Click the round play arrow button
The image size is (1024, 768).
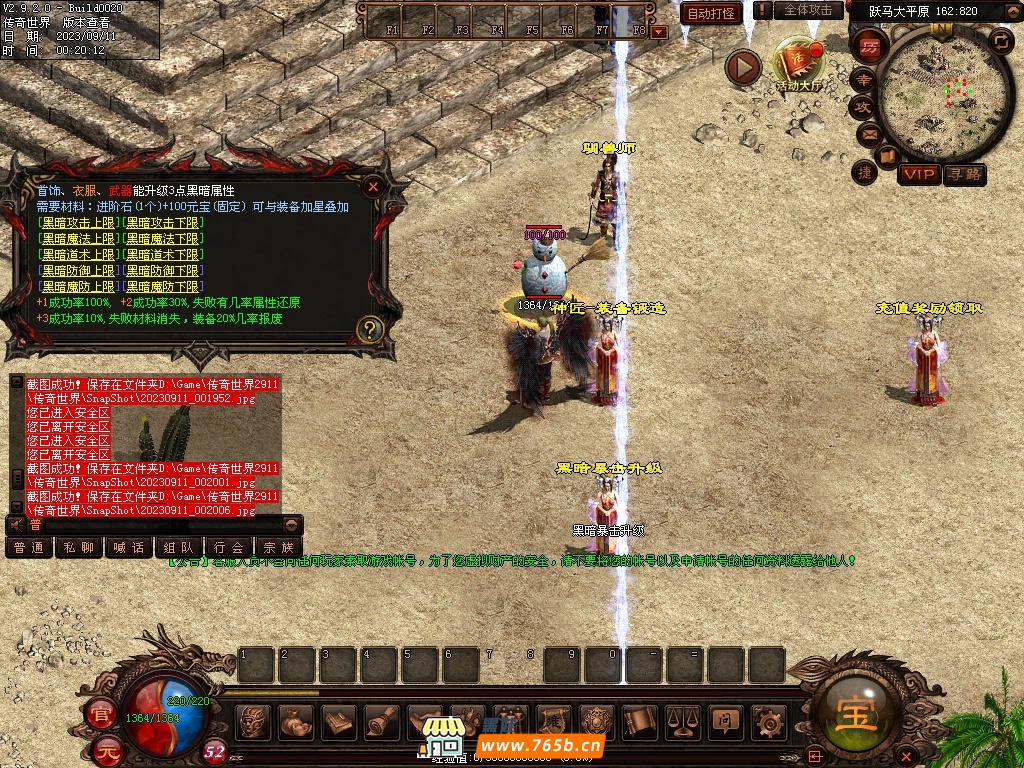click(743, 67)
